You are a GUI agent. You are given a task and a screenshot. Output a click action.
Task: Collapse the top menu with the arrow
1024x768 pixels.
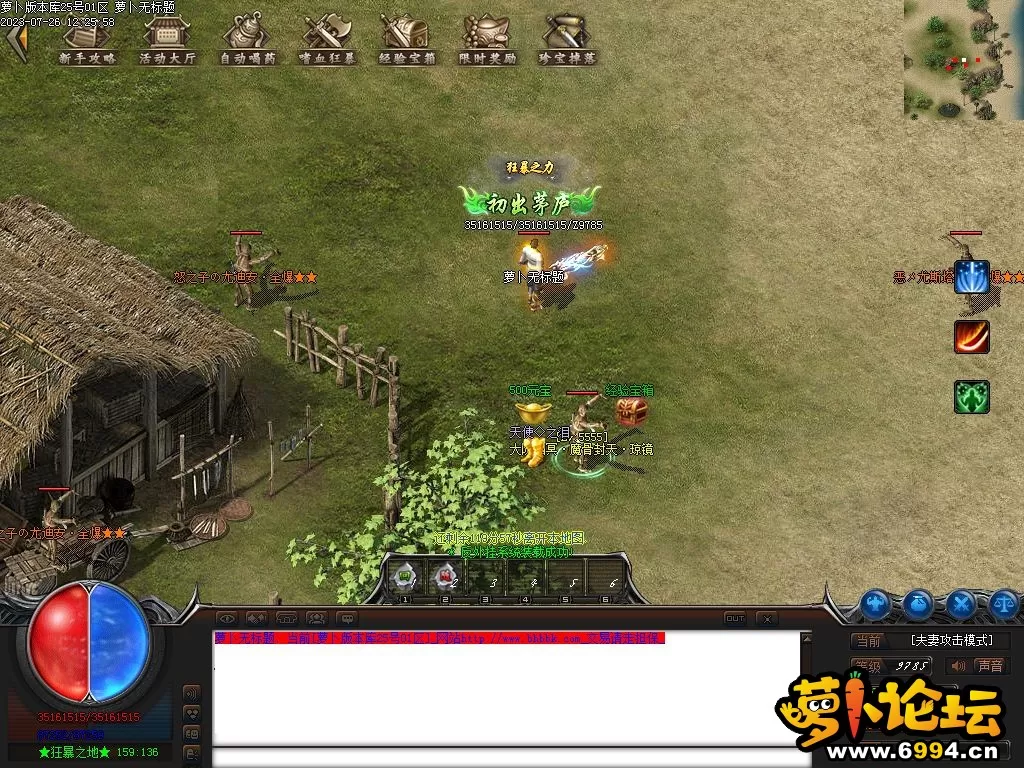click(x=16, y=40)
